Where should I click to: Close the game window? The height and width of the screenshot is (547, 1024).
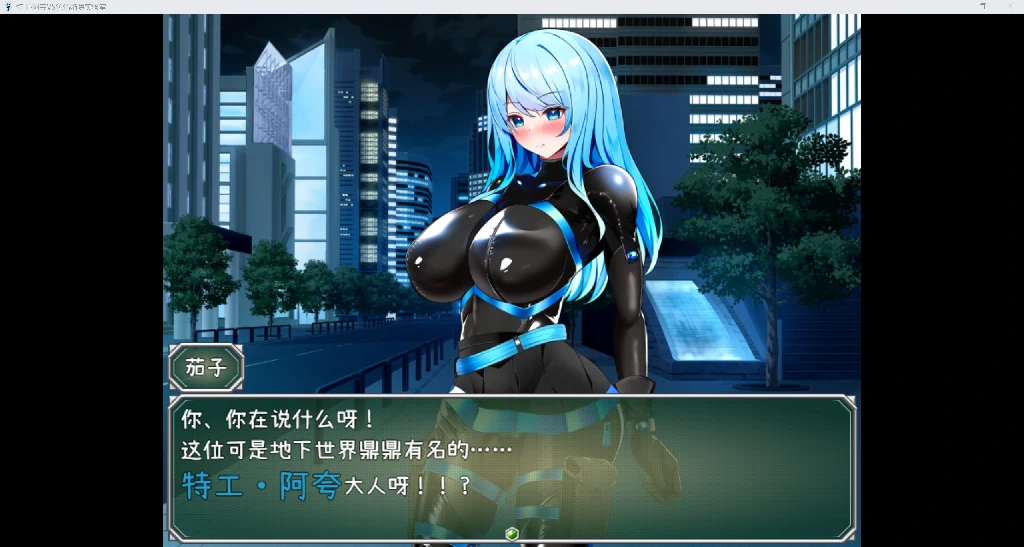(1010, 6)
